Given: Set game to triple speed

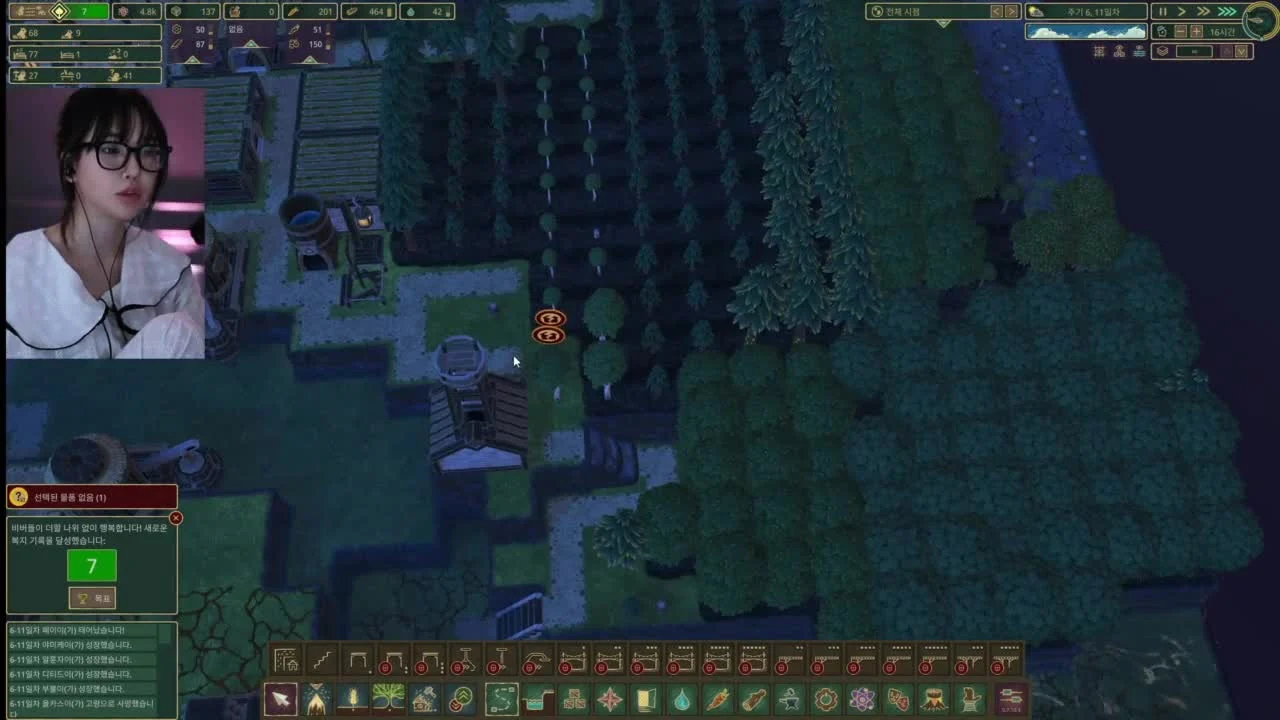Looking at the screenshot, I should click(x=1226, y=11).
